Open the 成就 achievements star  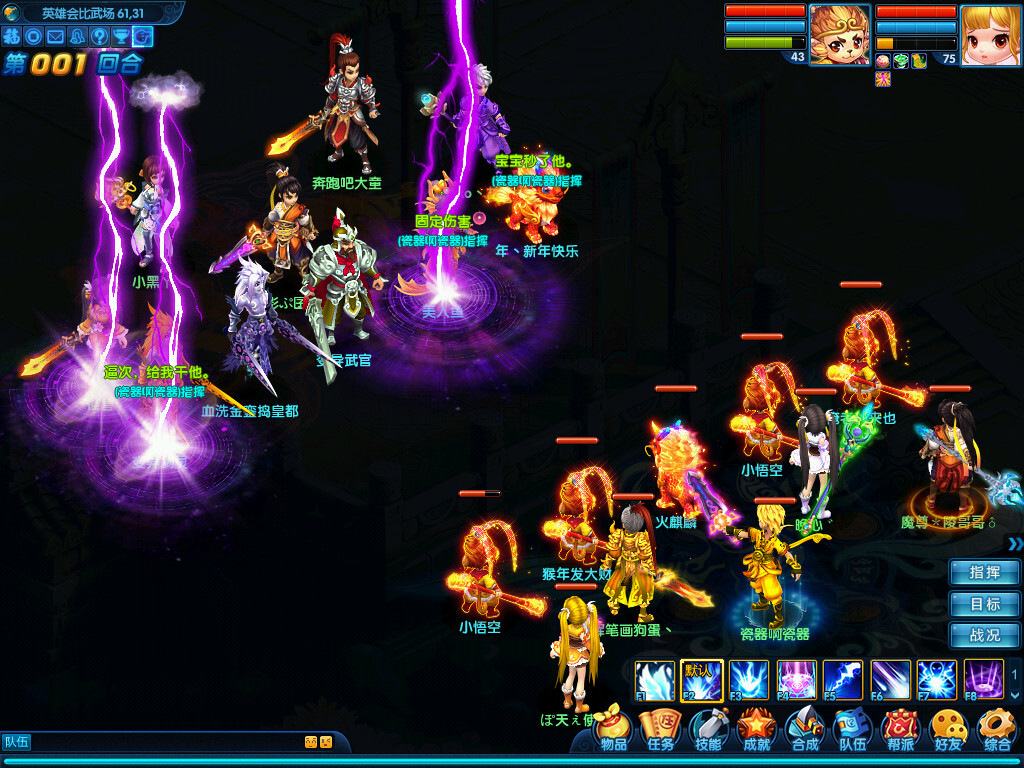click(x=757, y=728)
